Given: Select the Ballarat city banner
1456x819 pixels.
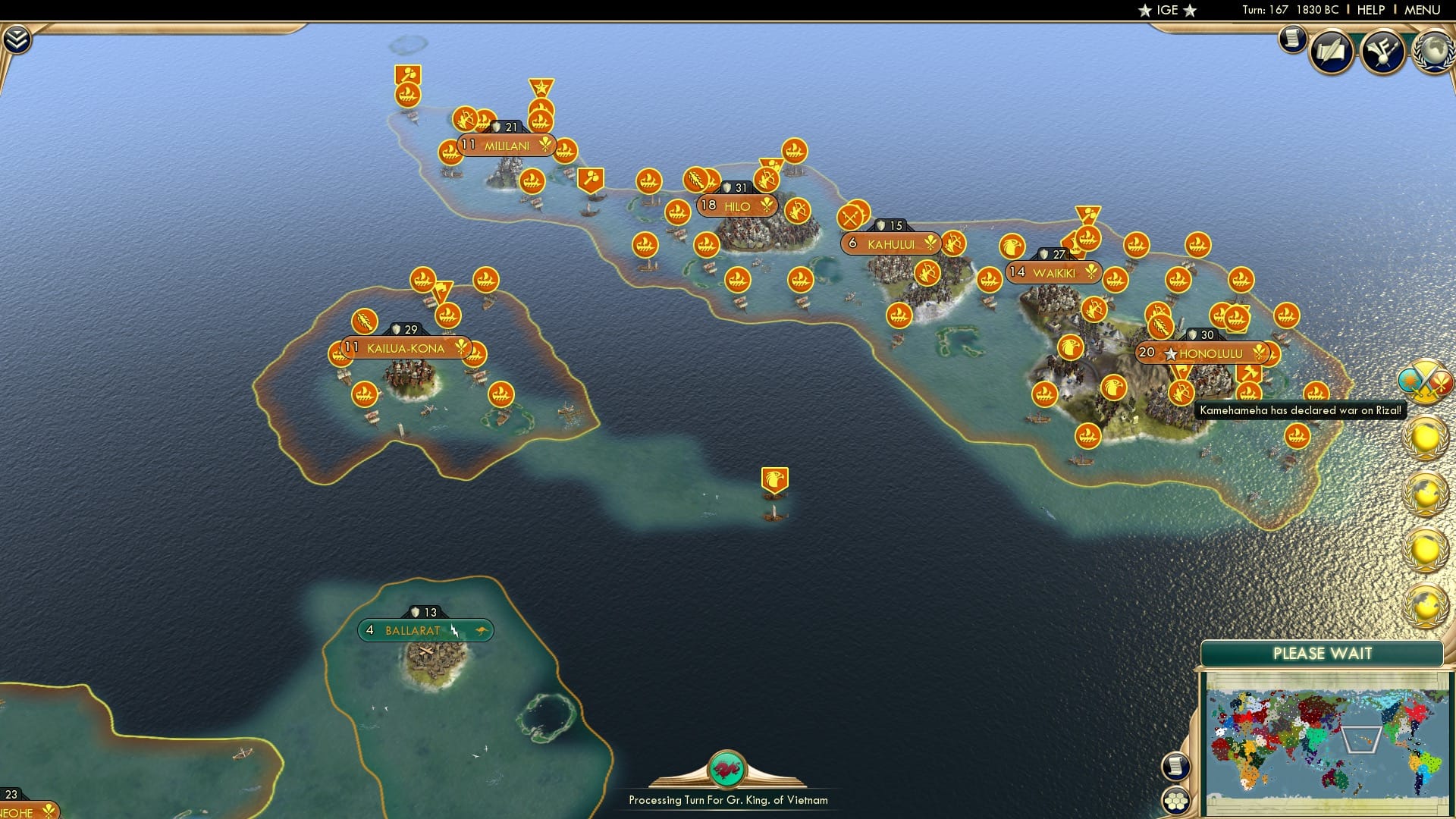Looking at the screenshot, I should pos(425,630).
